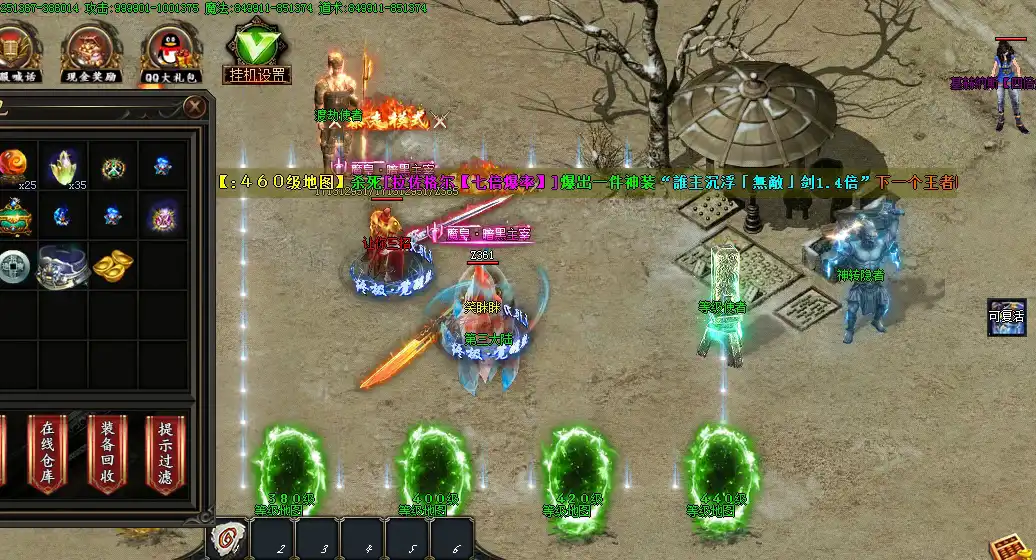Open the 挂机设置 auto-play settings
This screenshot has height=560, width=1036.
(x=257, y=53)
